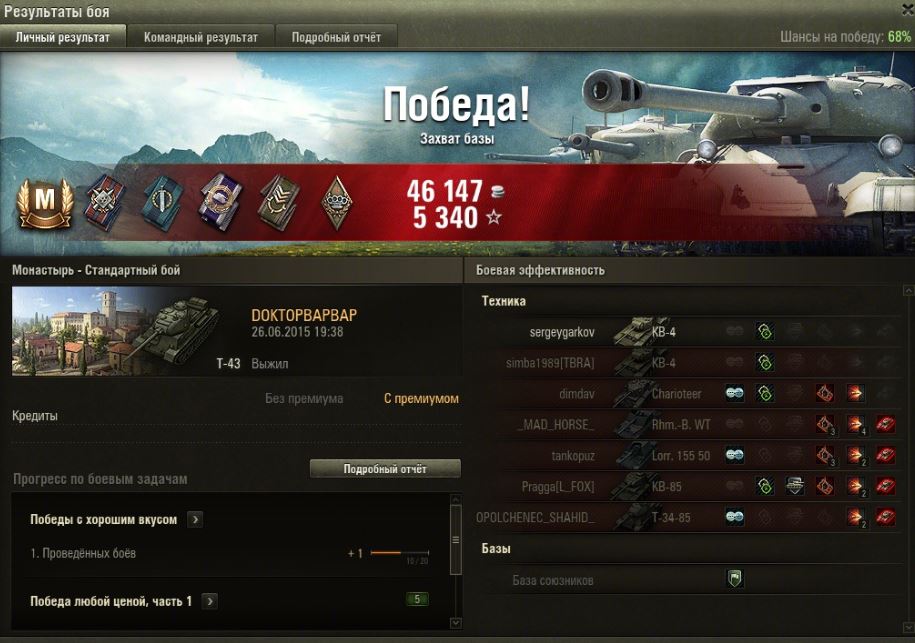Pick the tankopuz Lorr. 155 50 row
Screen dimensions: 915x643
(x=562, y=456)
